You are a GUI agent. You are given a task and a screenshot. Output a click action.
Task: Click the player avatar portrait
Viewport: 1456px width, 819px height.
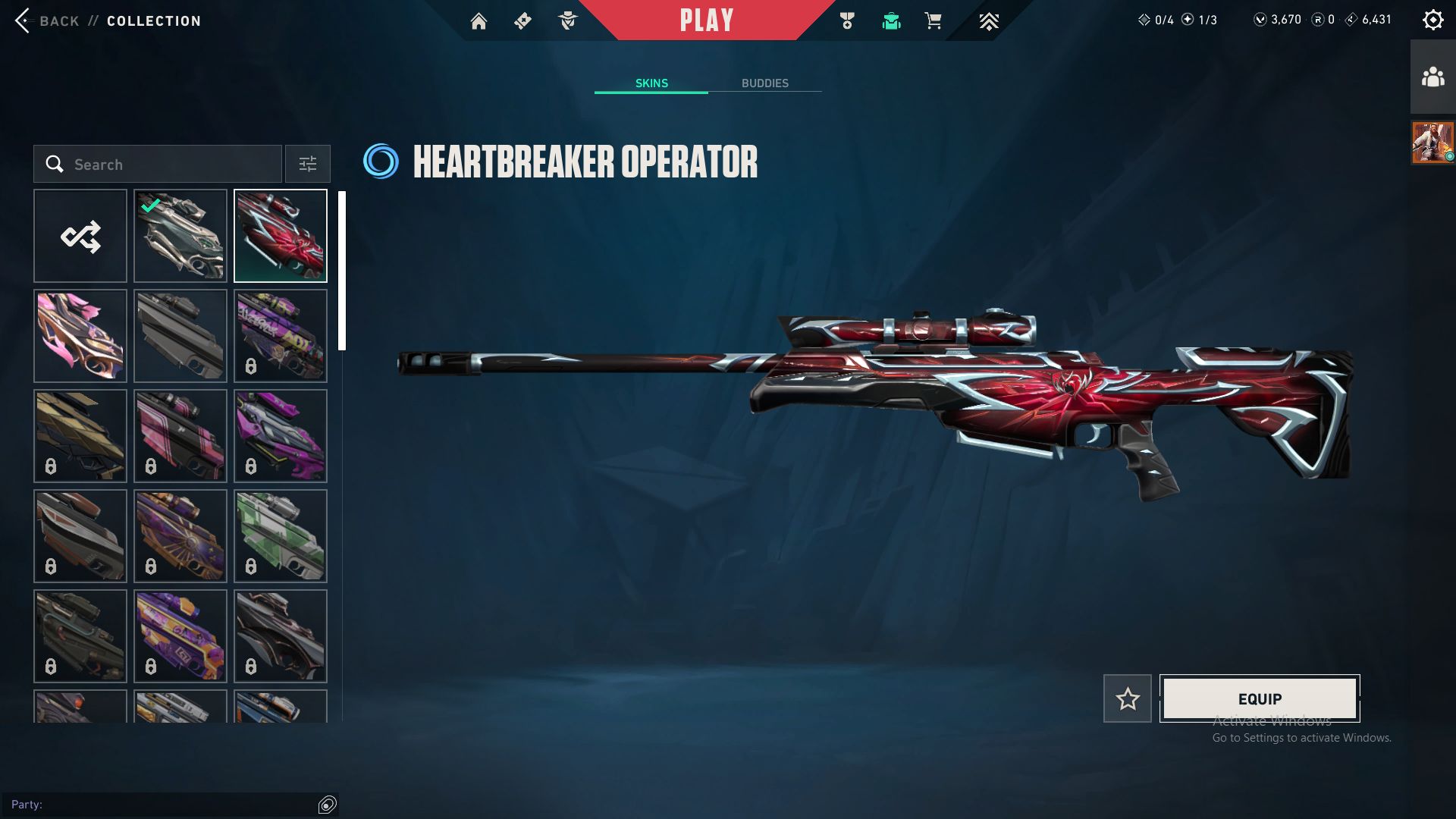1432,143
